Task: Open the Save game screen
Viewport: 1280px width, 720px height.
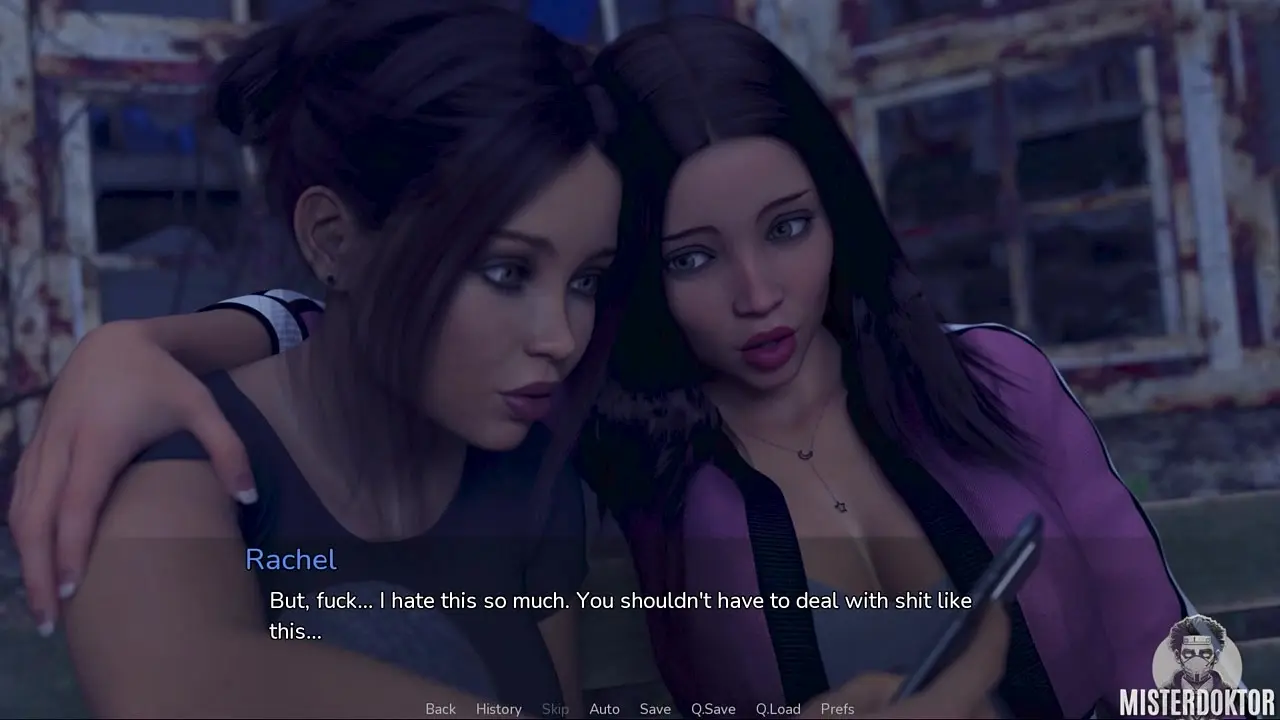Action: [655, 709]
